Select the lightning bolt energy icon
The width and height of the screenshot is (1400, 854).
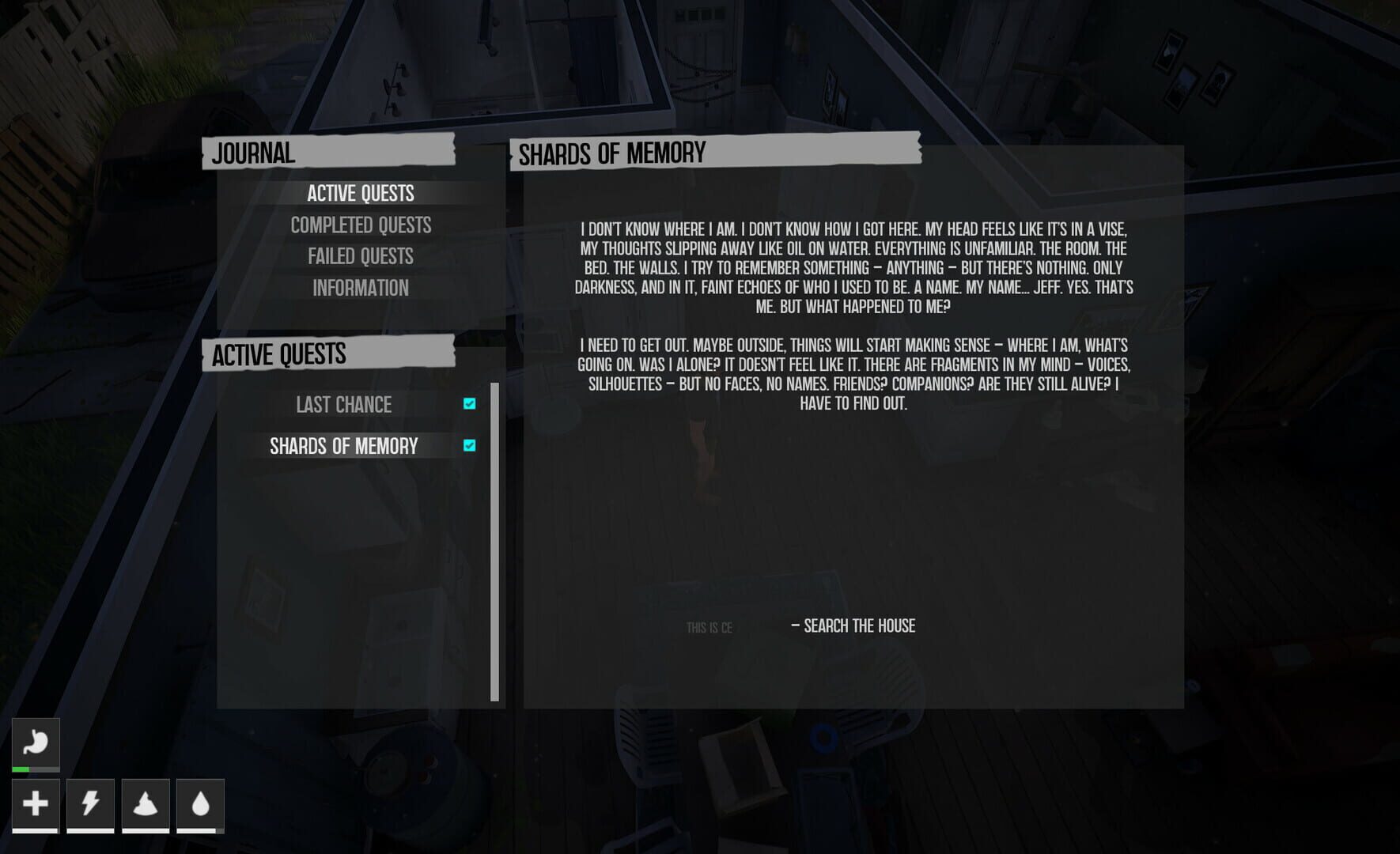click(x=89, y=803)
